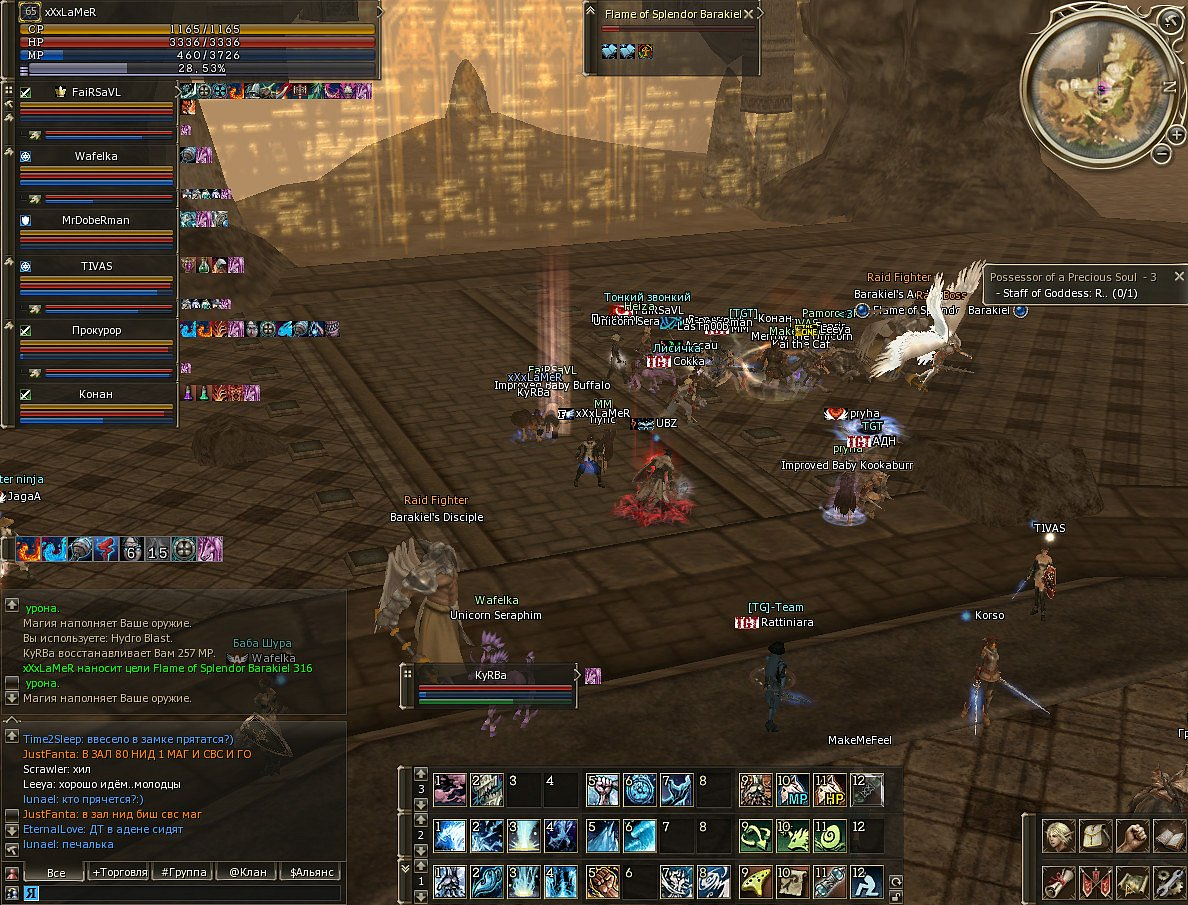Open the skills book menu button
The image size is (1188, 905).
pyautogui.click(x=1168, y=835)
